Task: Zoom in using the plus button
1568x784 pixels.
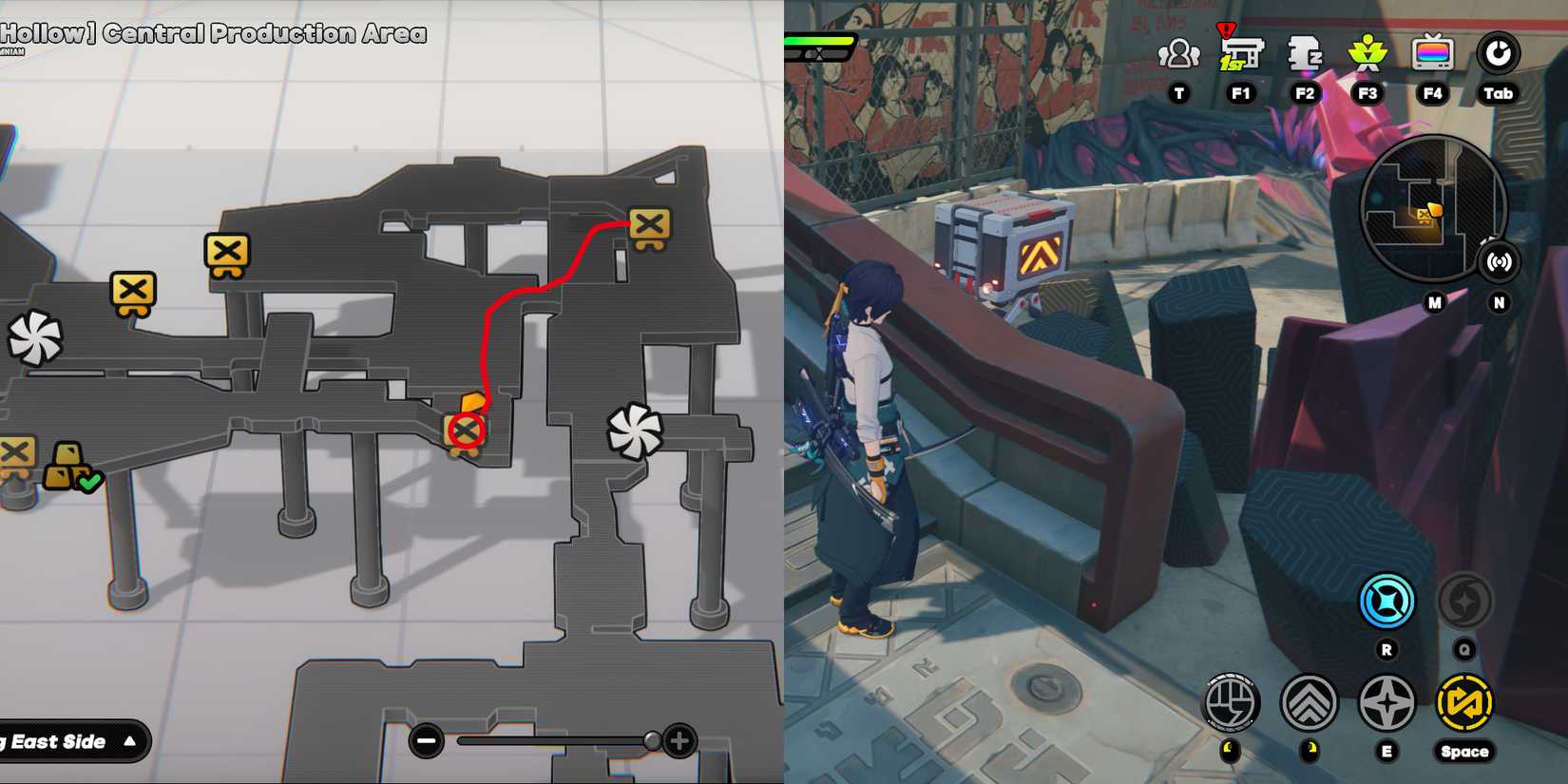Action: 679,739
